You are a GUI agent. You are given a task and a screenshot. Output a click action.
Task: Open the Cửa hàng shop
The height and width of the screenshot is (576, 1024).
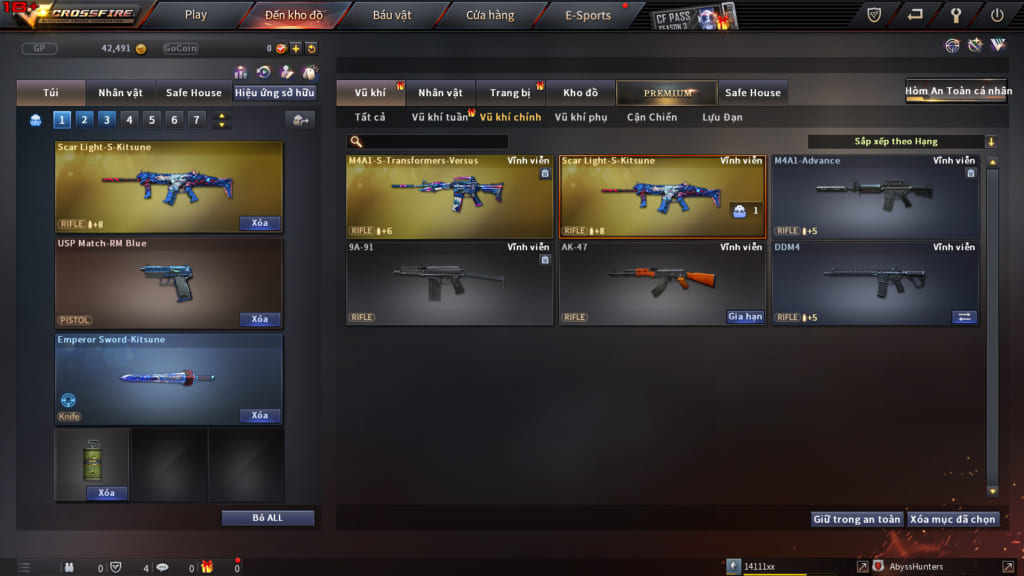click(490, 15)
